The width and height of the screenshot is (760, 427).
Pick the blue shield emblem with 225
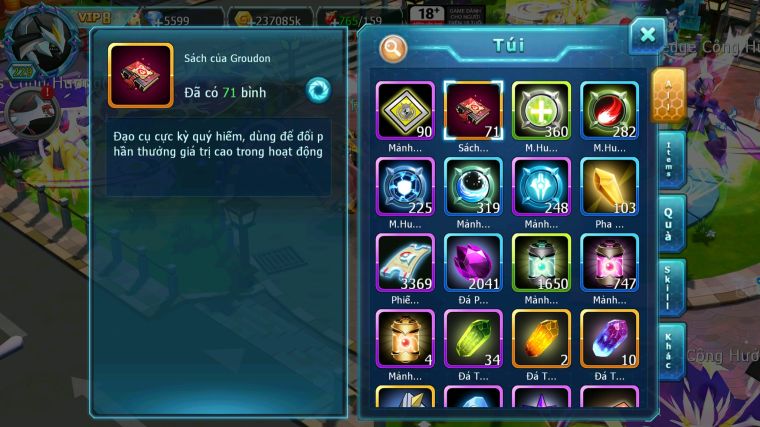point(405,186)
